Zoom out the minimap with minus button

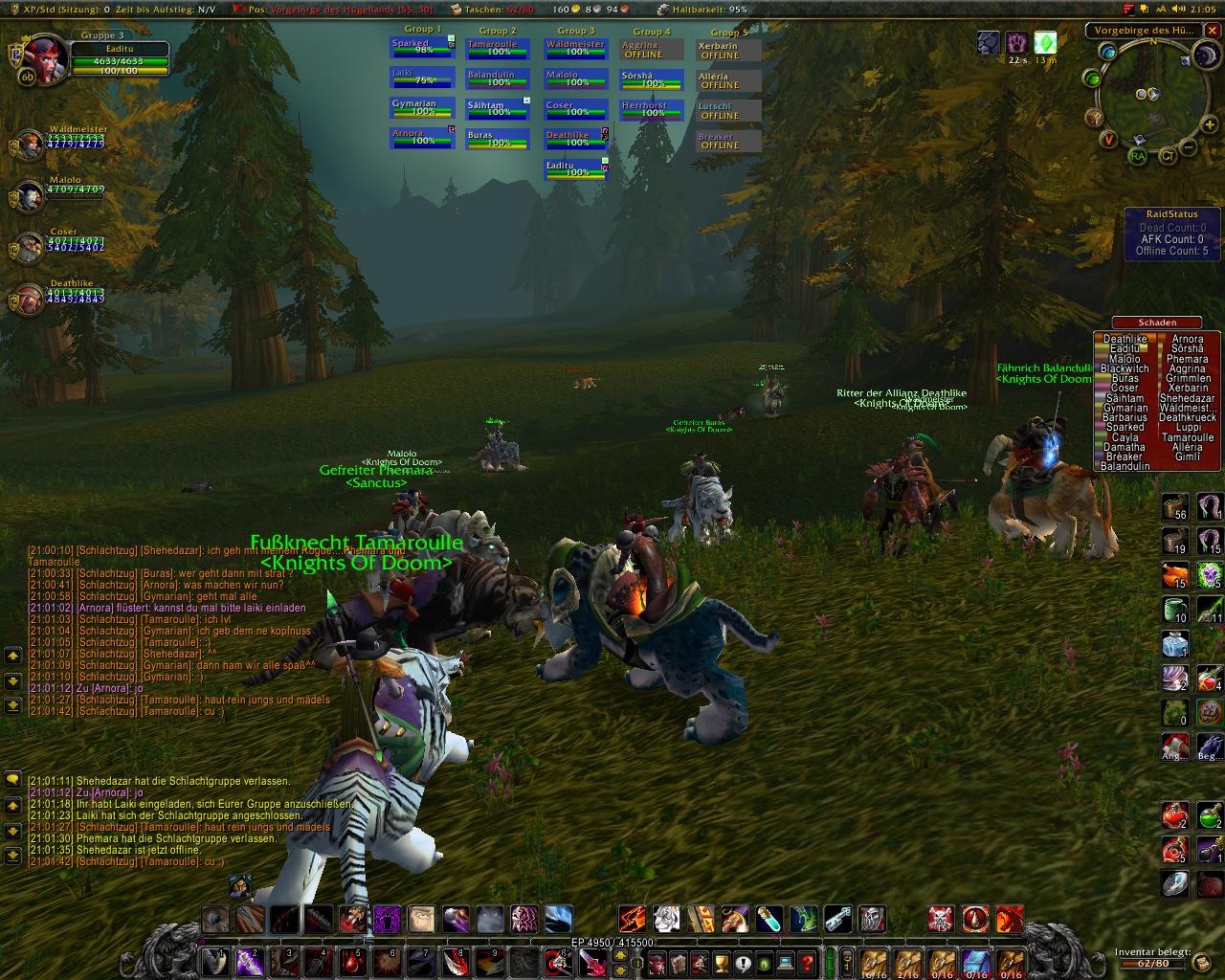pos(1187,147)
